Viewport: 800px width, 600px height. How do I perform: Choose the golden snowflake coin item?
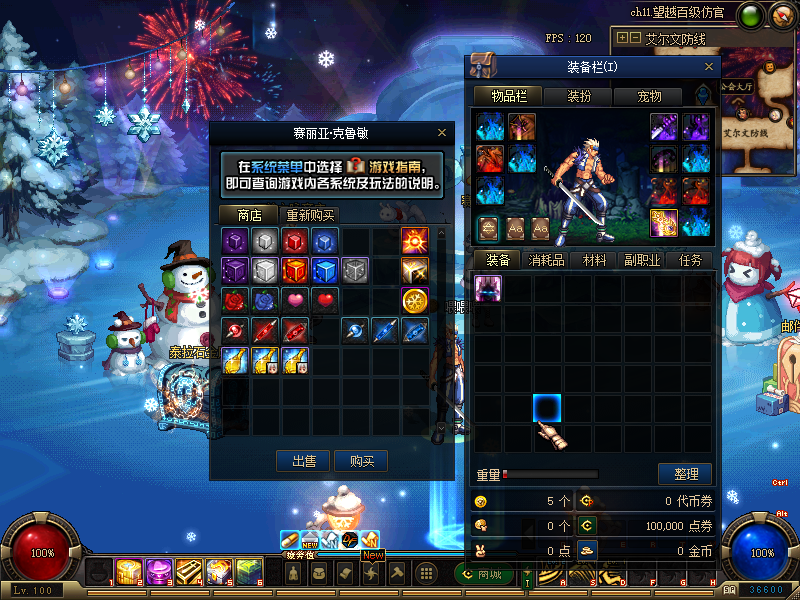(x=415, y=300)
